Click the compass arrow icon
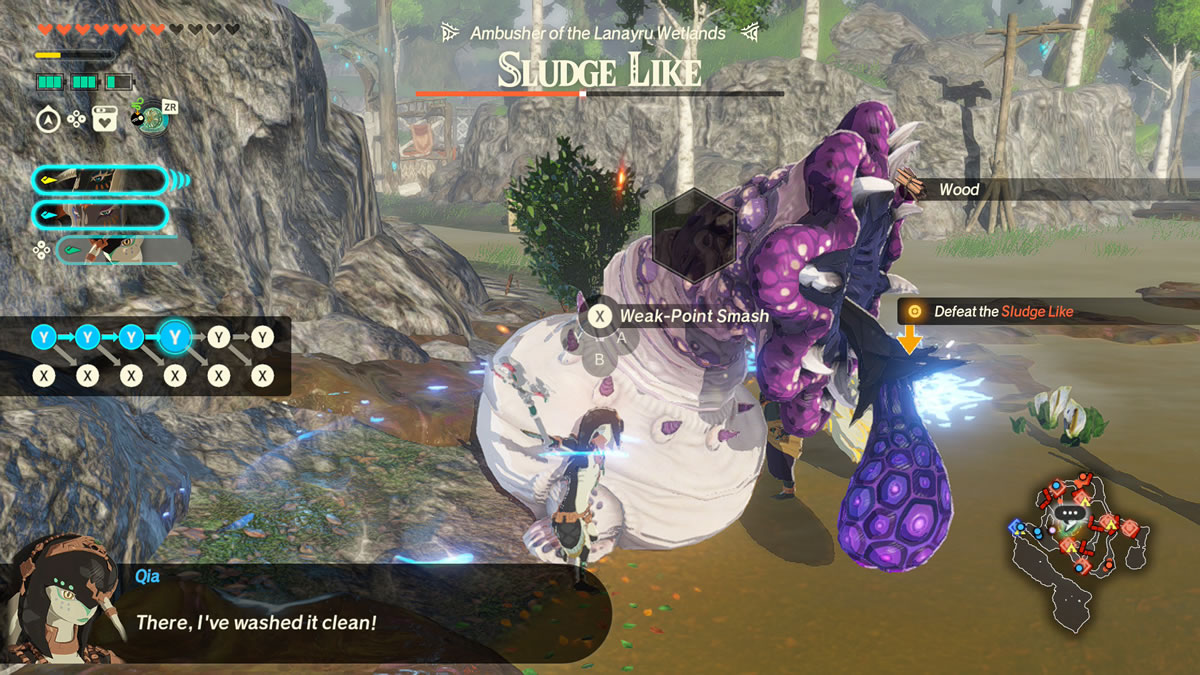This screenshot has height=675, width=1200. point(46,120)
